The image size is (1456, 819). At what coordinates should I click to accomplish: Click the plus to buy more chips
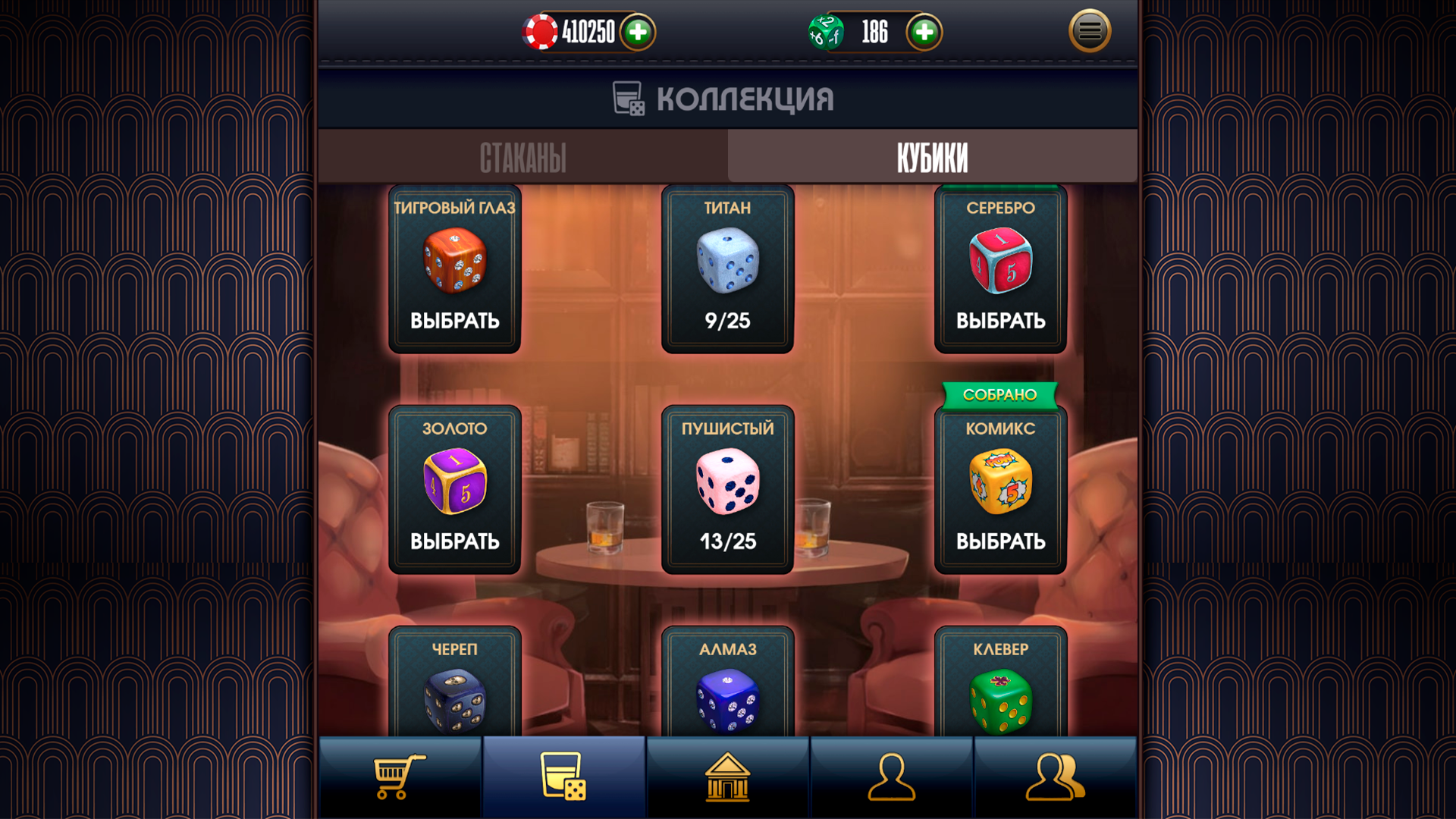tap(637, 33)
